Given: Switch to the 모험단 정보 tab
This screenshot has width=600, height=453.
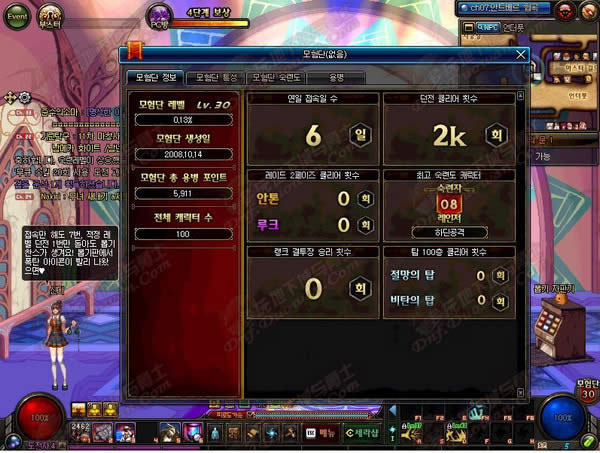Looking at the screenshot, I should (x=155, y=77).
